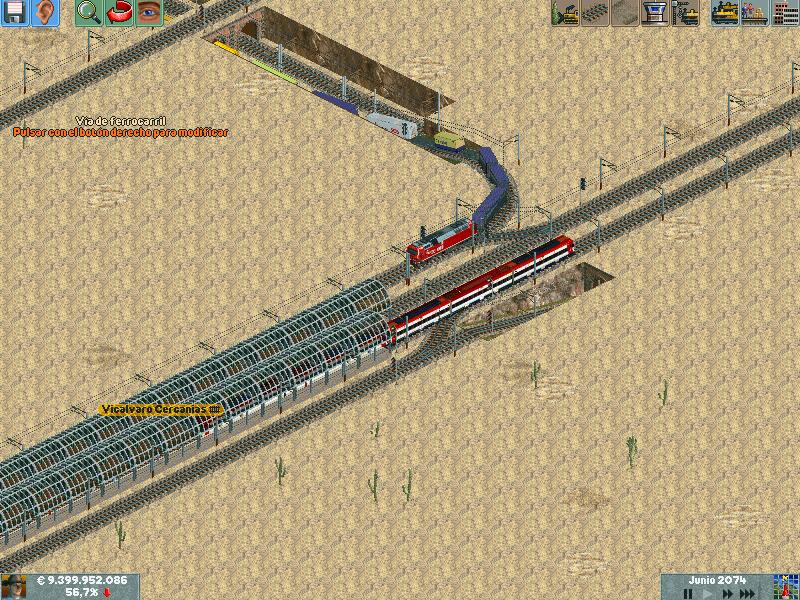Select the magnifying glass zoom tool
This screenshot has width=800, height=600.
pyautogui.click(x=89, y=13)
